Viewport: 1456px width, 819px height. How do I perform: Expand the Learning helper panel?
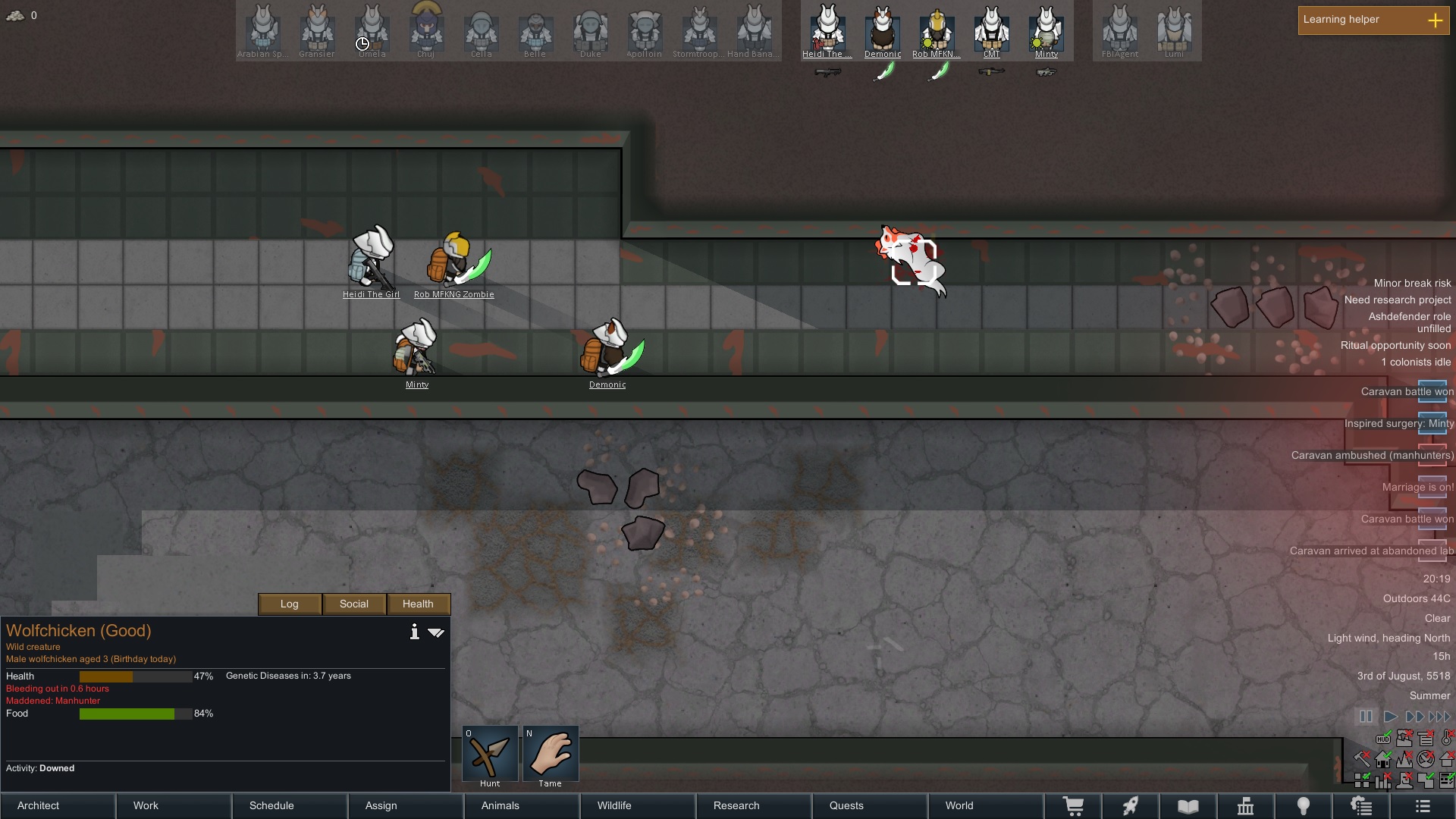click(1435, 20)
